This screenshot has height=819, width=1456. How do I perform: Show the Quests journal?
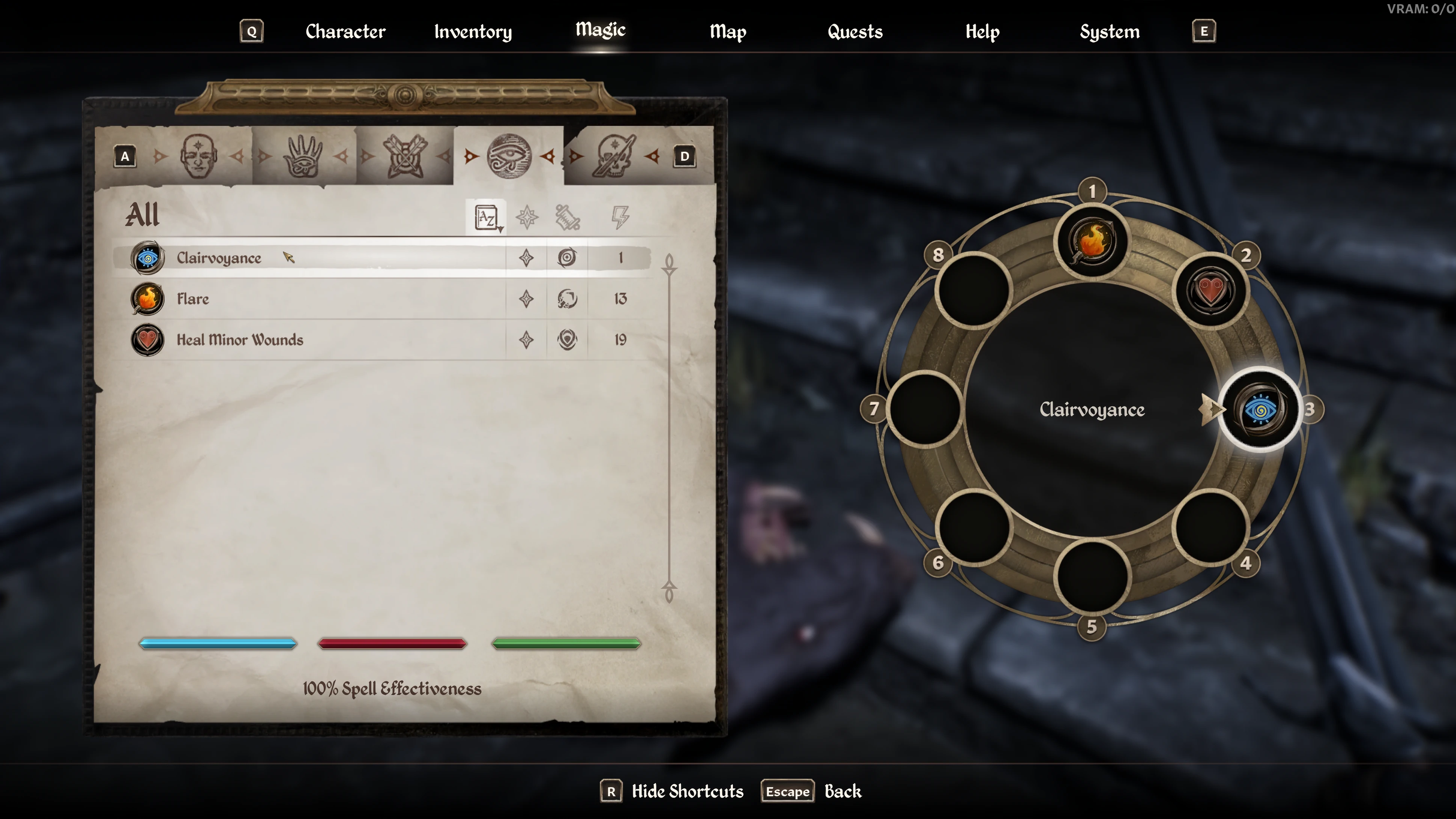(x=855, y=32)
